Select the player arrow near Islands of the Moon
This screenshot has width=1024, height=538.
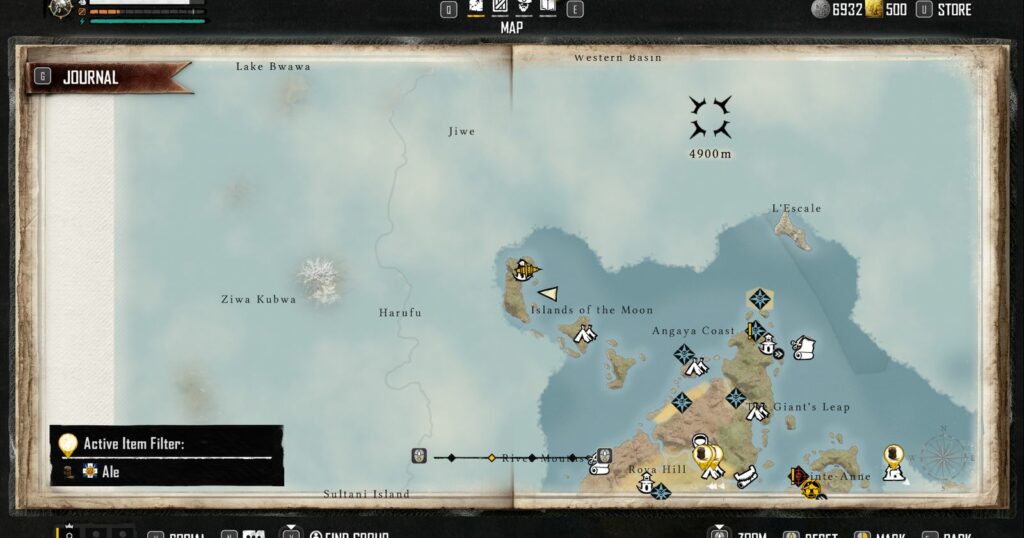(548, 293)
